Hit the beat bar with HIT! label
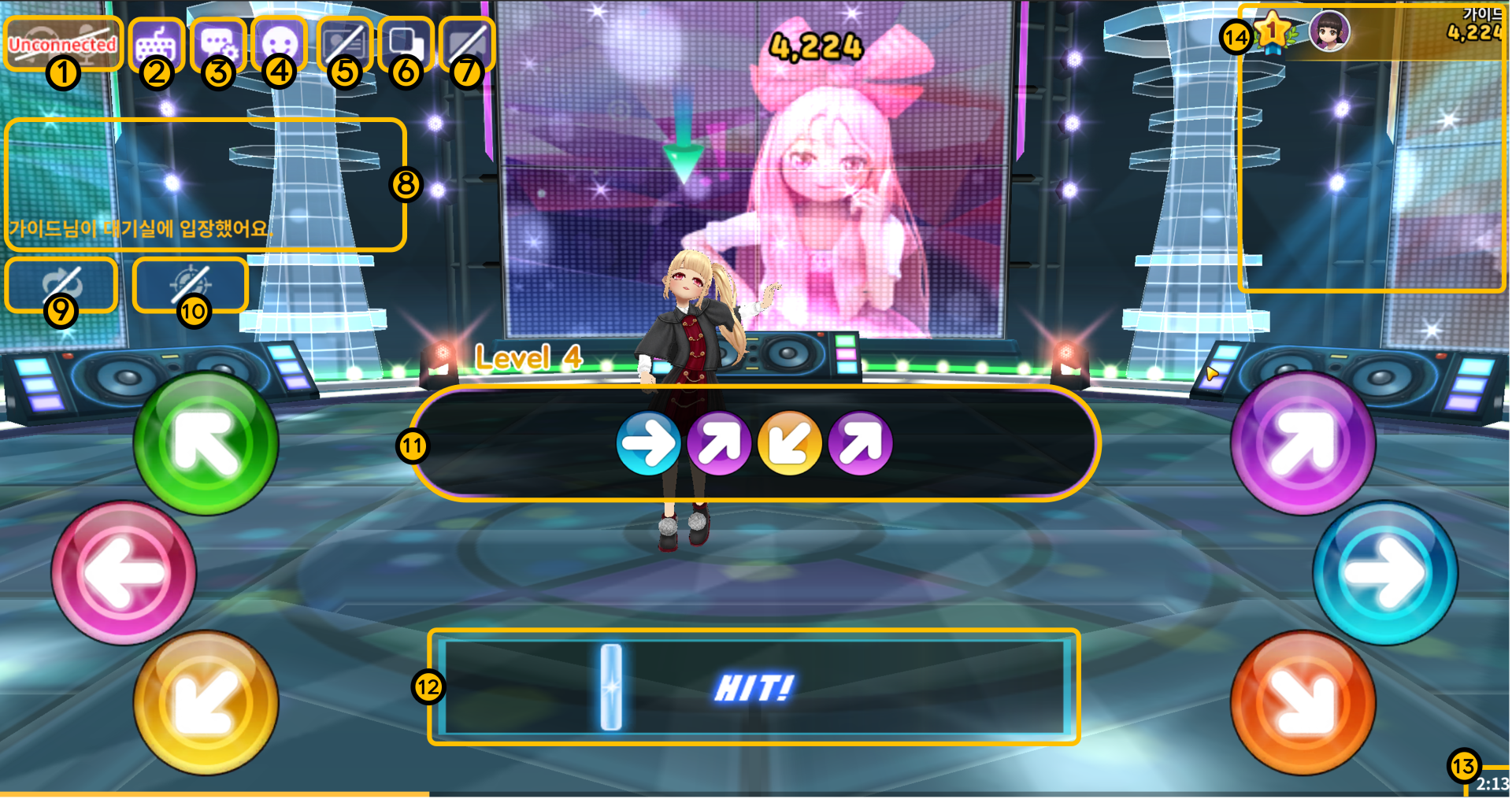Image resolution: width=1512 pixels, height=799 pixels. click(754, 687)
